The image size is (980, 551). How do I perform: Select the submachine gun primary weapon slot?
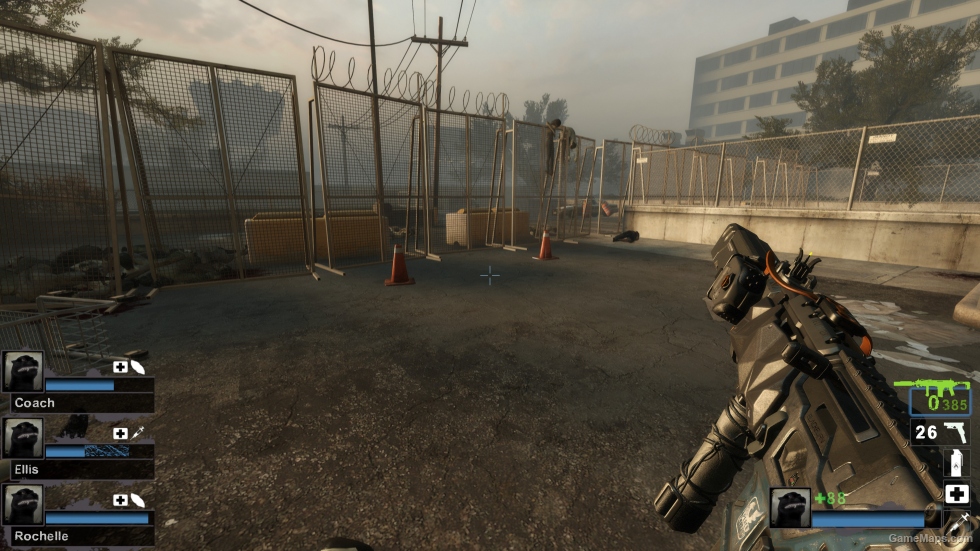click(939, 396)
